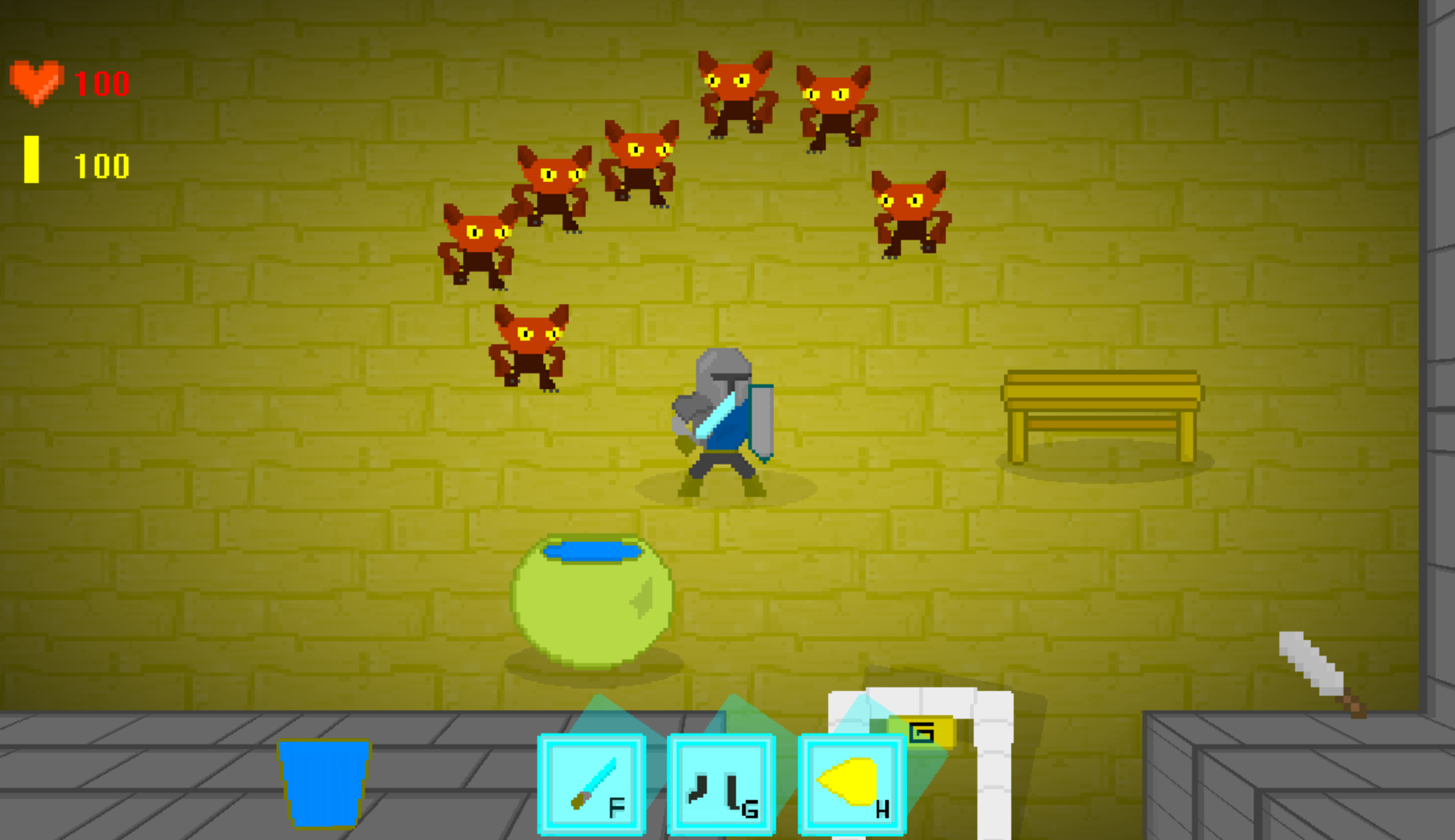Click the leftmost bat in the swarm
The width and height of the screenshot is (1455, 840).
click(x=479, y=241)
